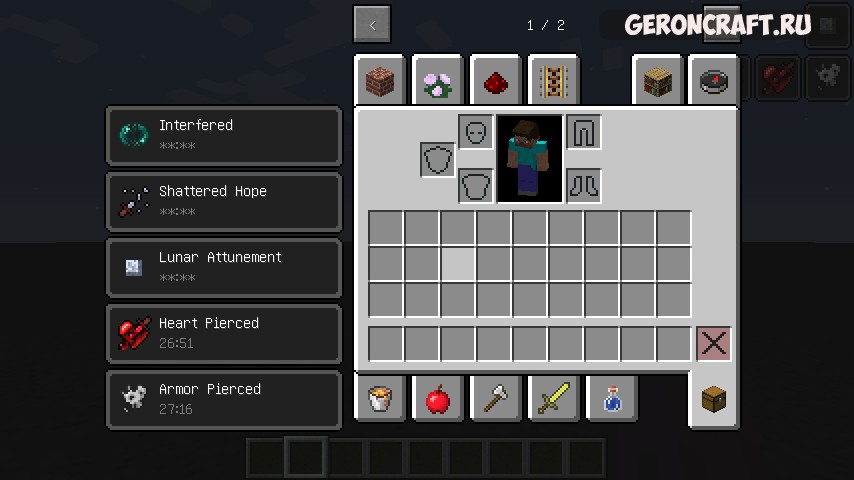
Task: Choose the Foodstuffs apple tab
Action: (437, 399)
